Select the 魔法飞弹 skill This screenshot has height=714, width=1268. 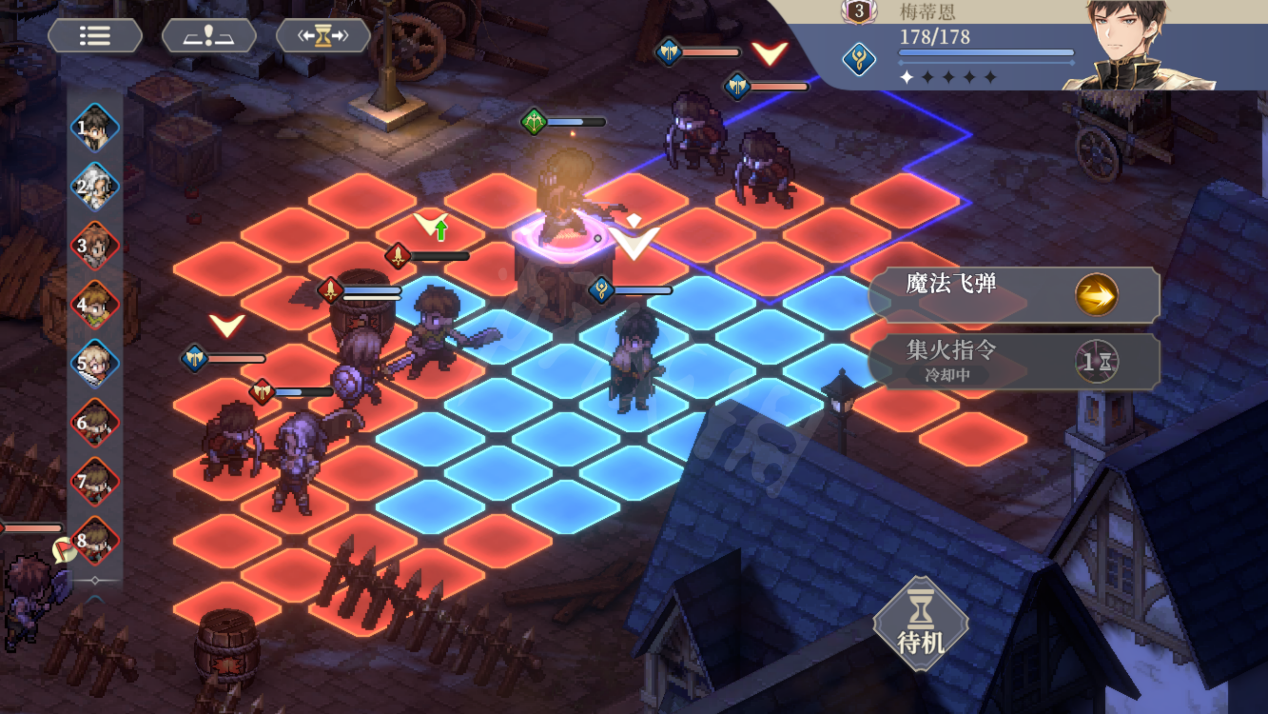(x=1013, y=294)
